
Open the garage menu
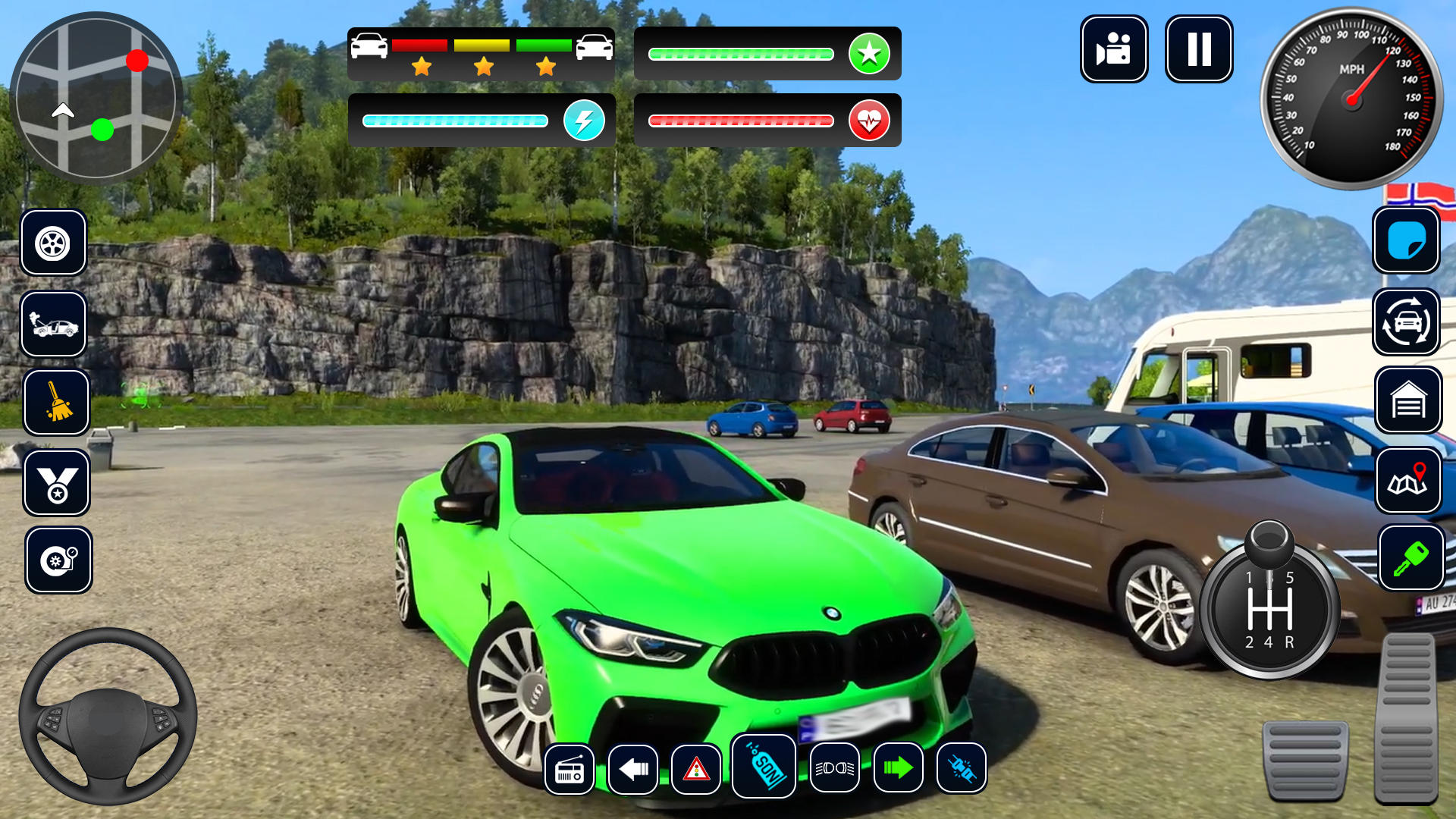tap(1407, 400)
